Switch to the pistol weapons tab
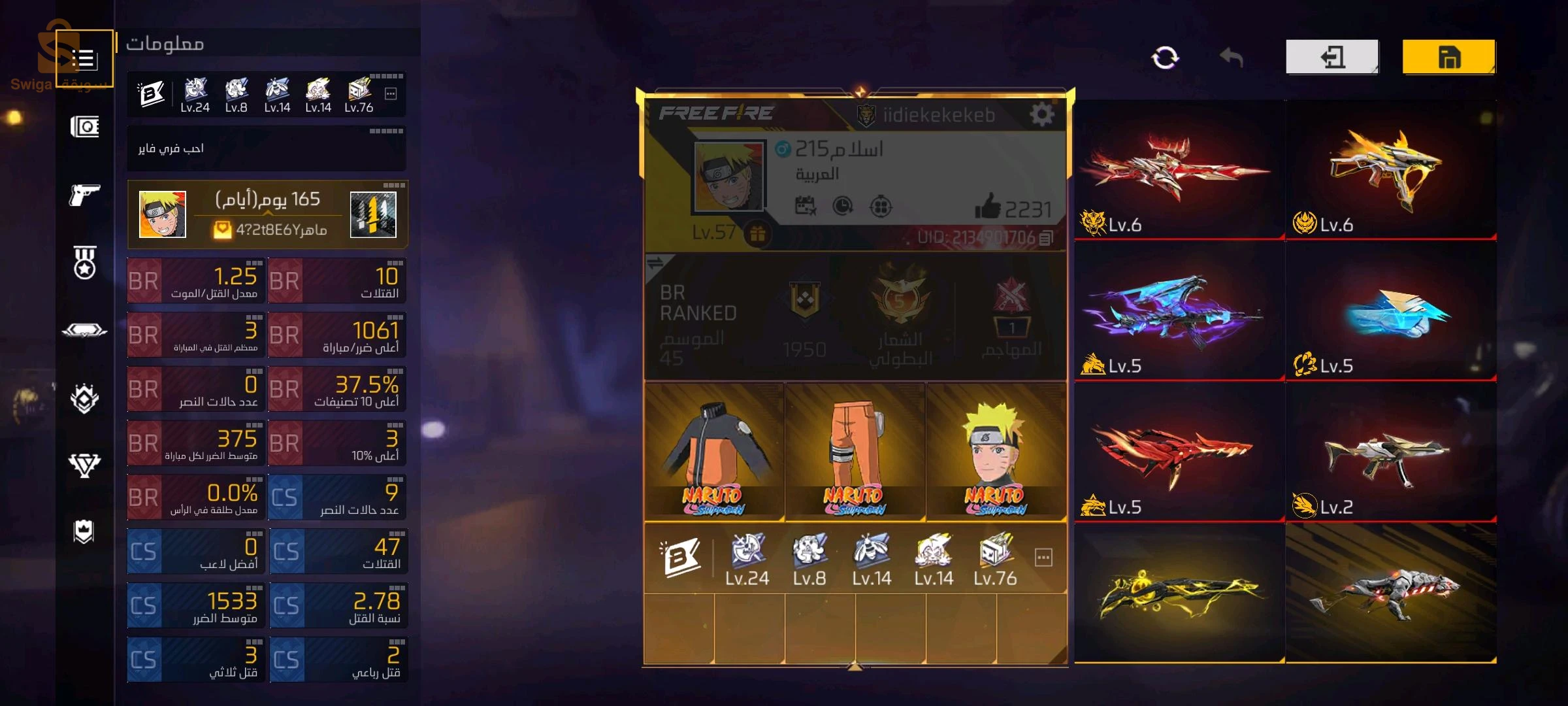This screenshot has width=1568, height=706. pos(84,194)
